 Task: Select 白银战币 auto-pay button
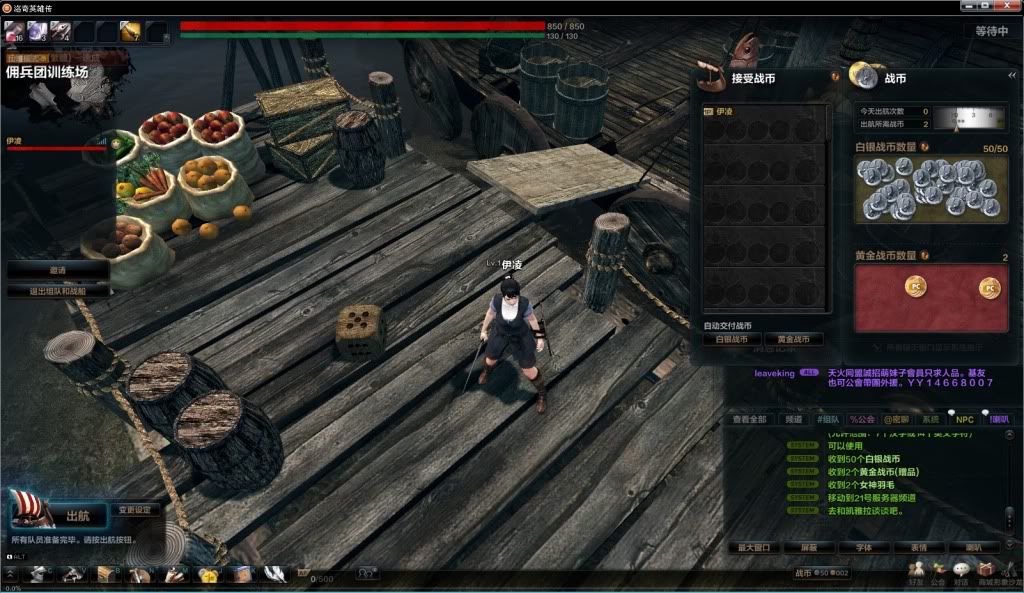click(x=732, y=340)
